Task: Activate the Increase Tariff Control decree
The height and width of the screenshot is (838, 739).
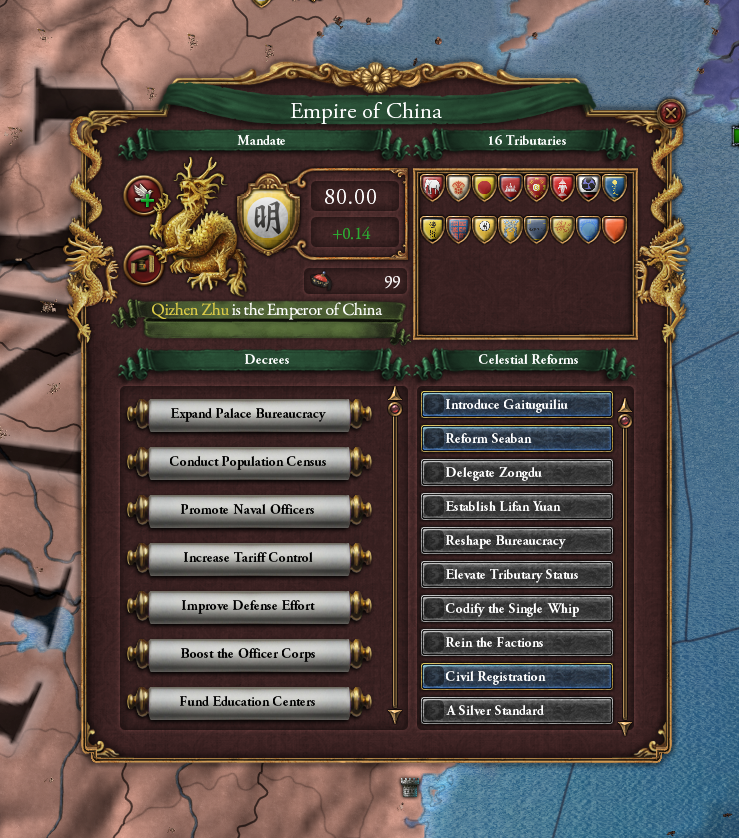Action: [x=248, y=558]
